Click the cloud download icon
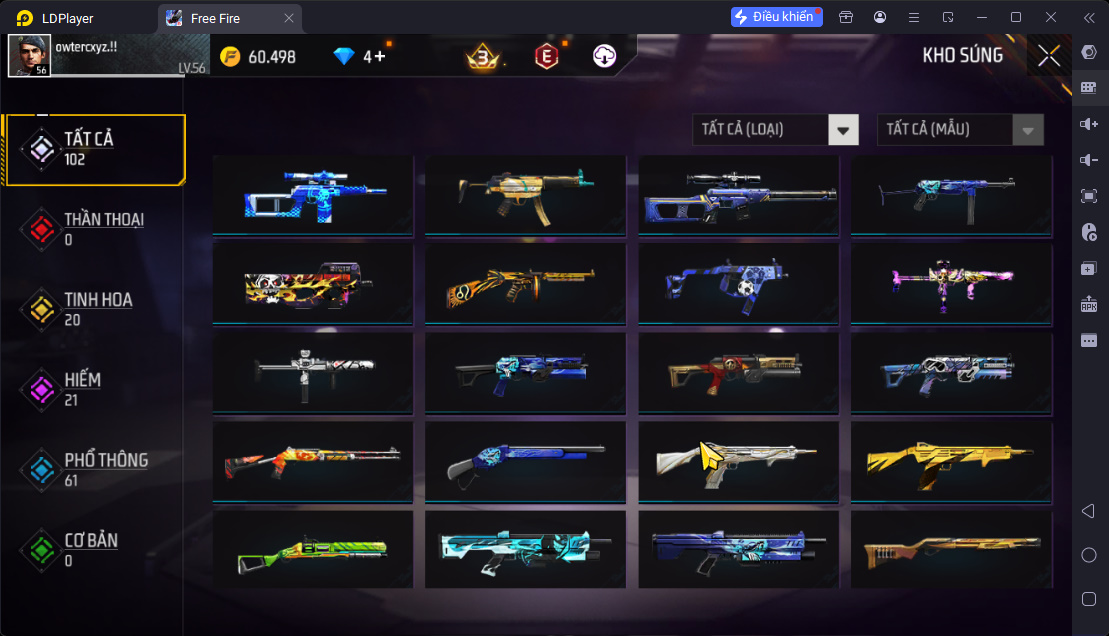Viewport: 1109px width, 636px height. coord(604,57)
